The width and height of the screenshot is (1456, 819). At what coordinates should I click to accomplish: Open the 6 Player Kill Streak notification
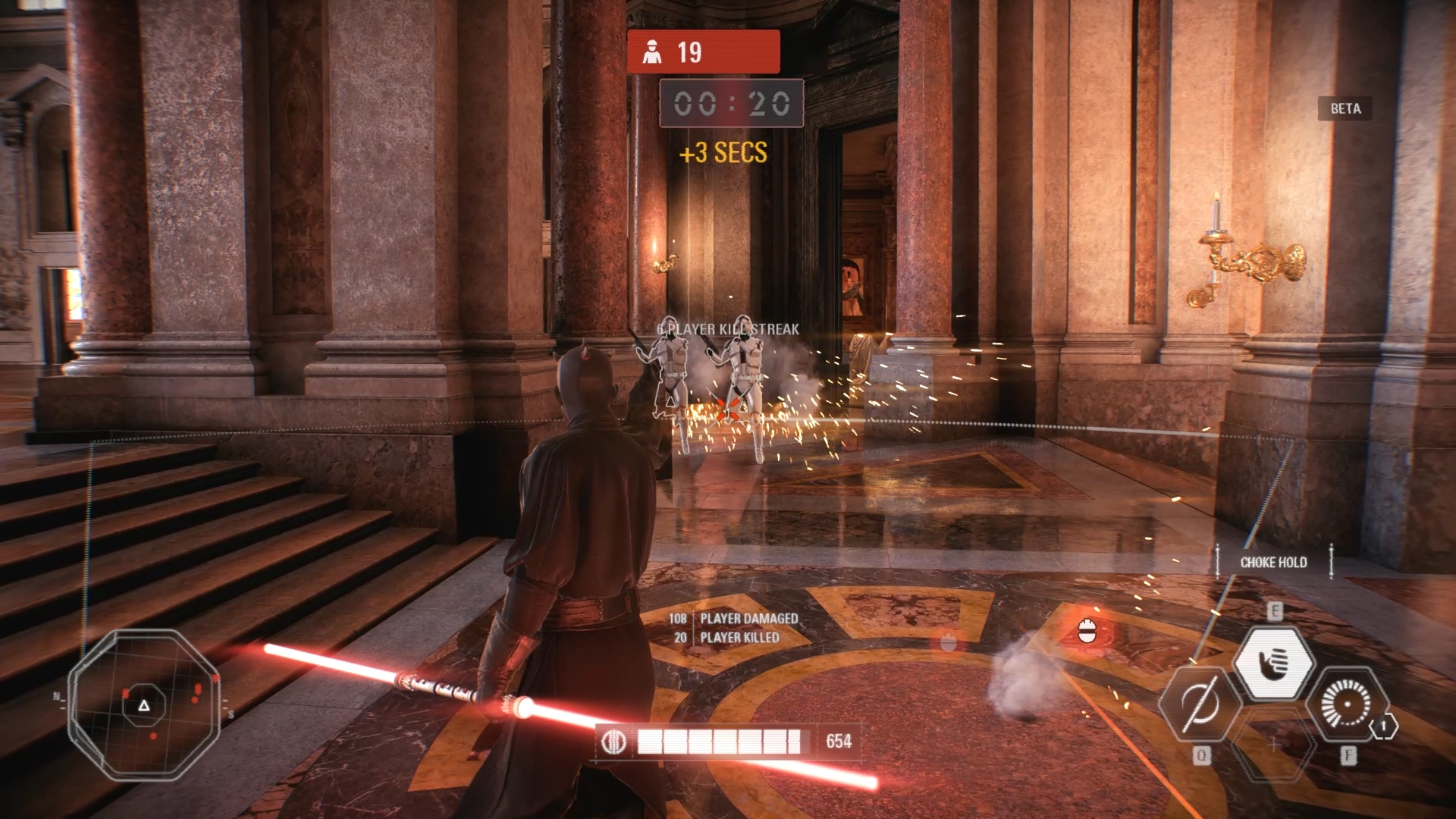tap(727, 329)
